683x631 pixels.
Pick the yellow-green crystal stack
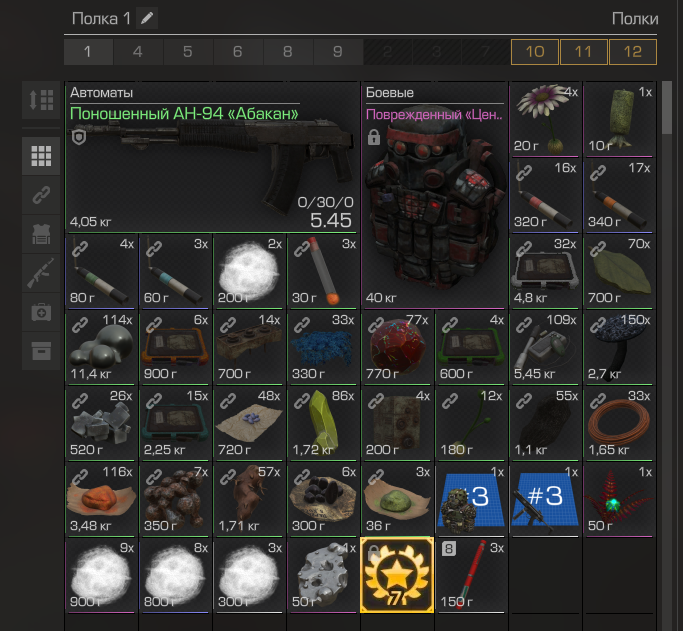(322, 424)
